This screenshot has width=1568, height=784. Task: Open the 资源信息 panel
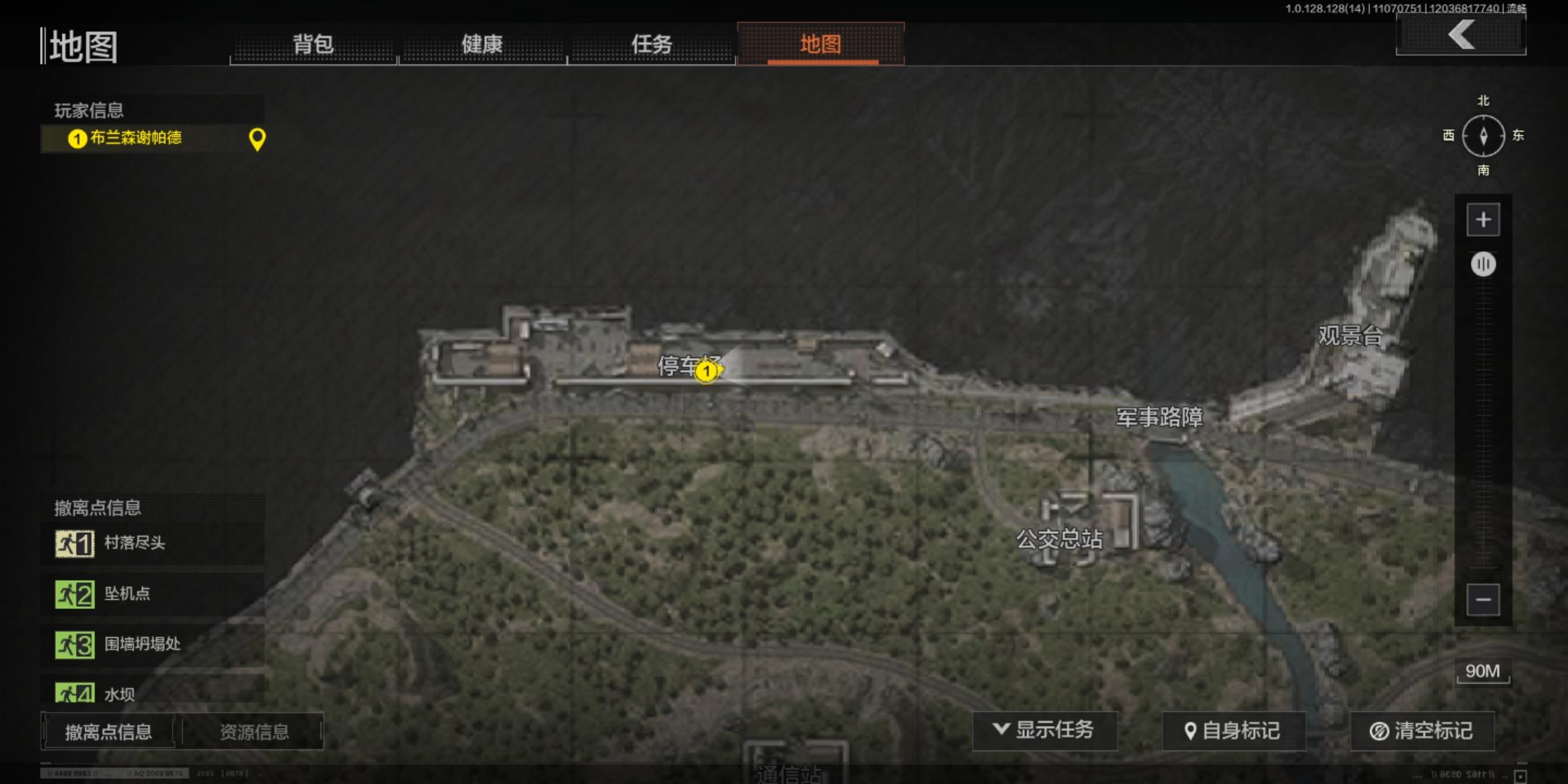click(256, 732)
